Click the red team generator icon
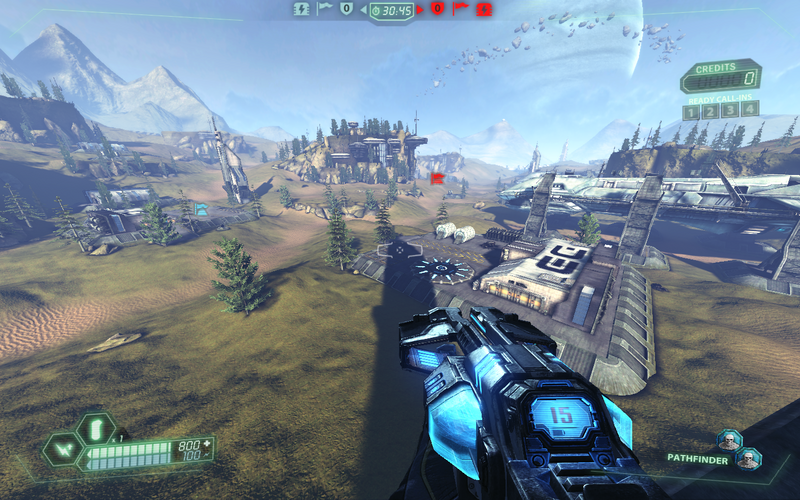 (x=484, y=9)
